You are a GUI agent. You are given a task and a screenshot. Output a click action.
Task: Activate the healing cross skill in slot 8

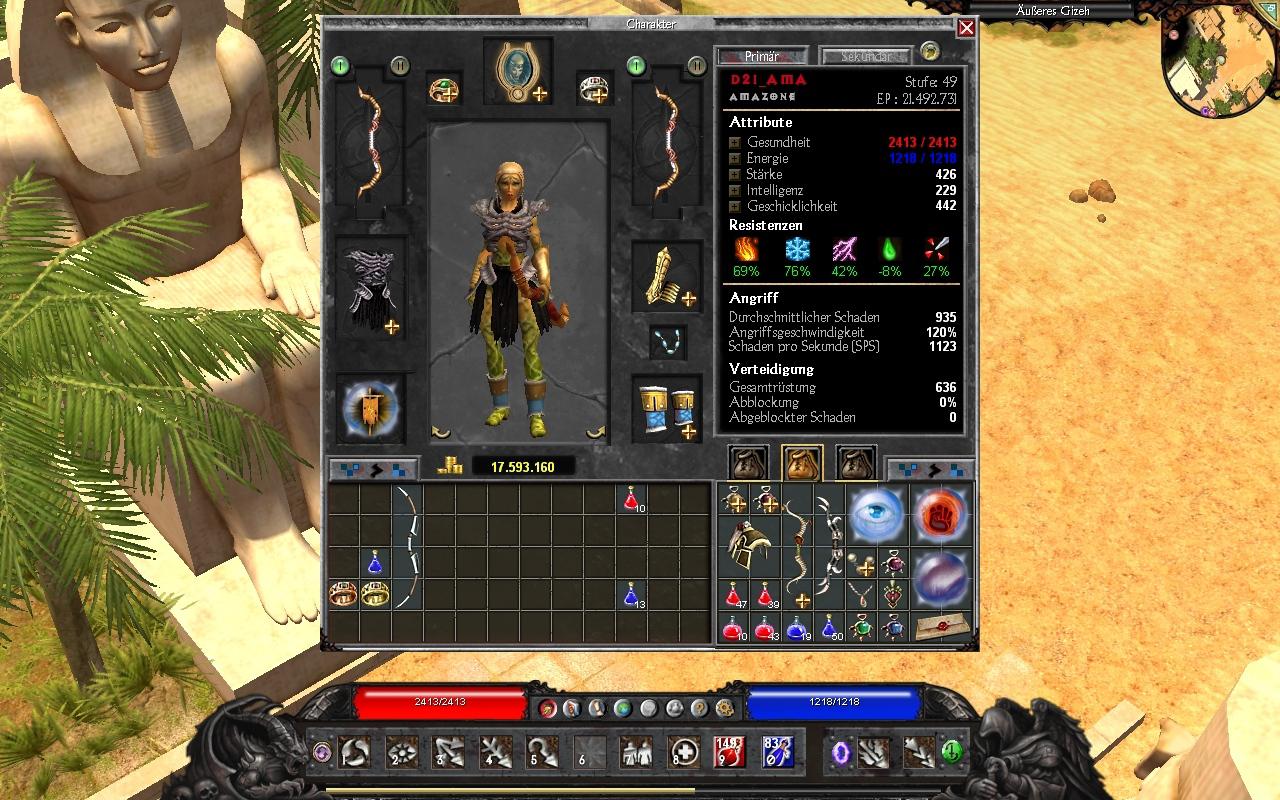[x=684, y=752]
